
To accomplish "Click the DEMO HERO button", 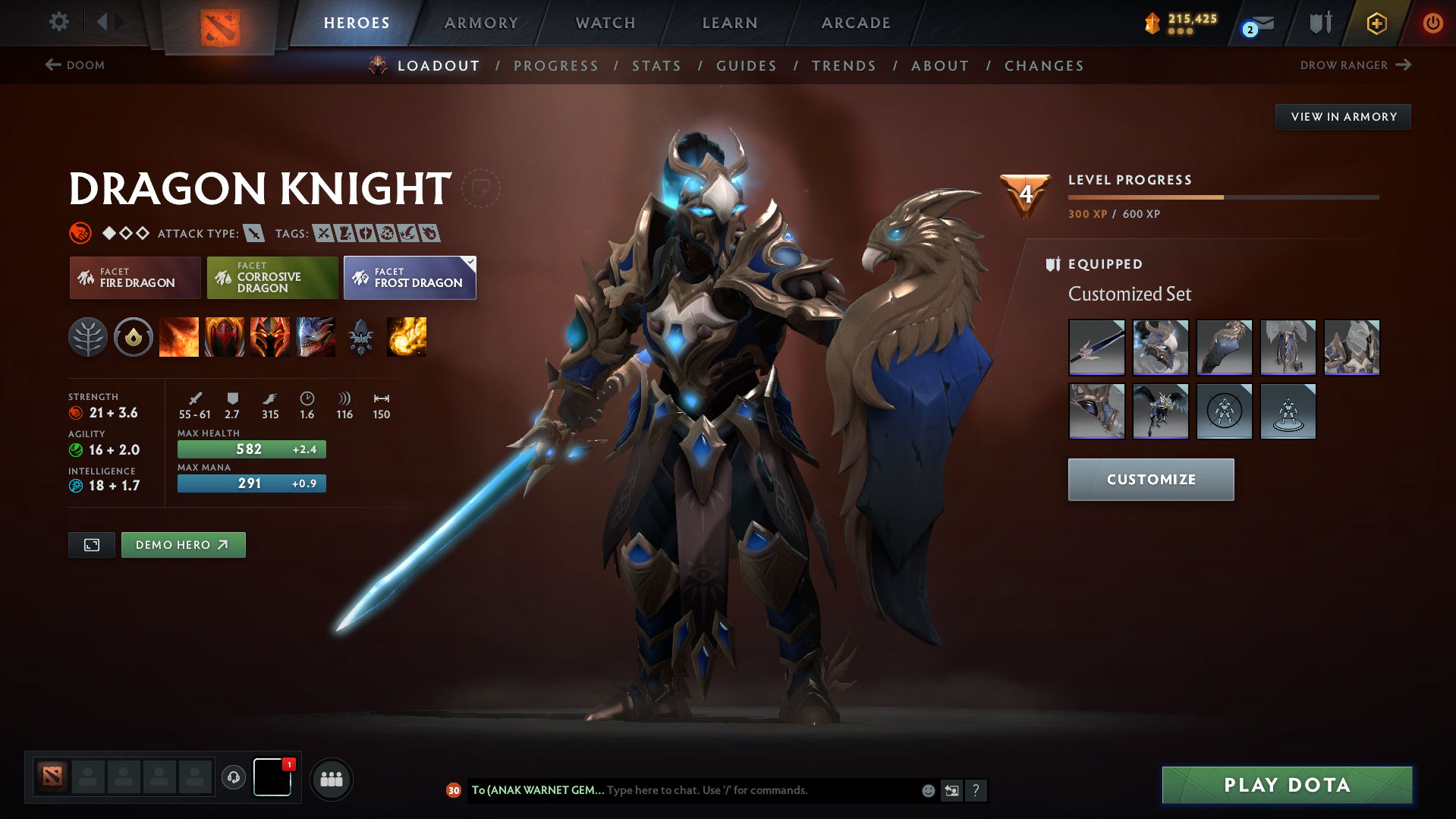I will click(x=183, y=544).
